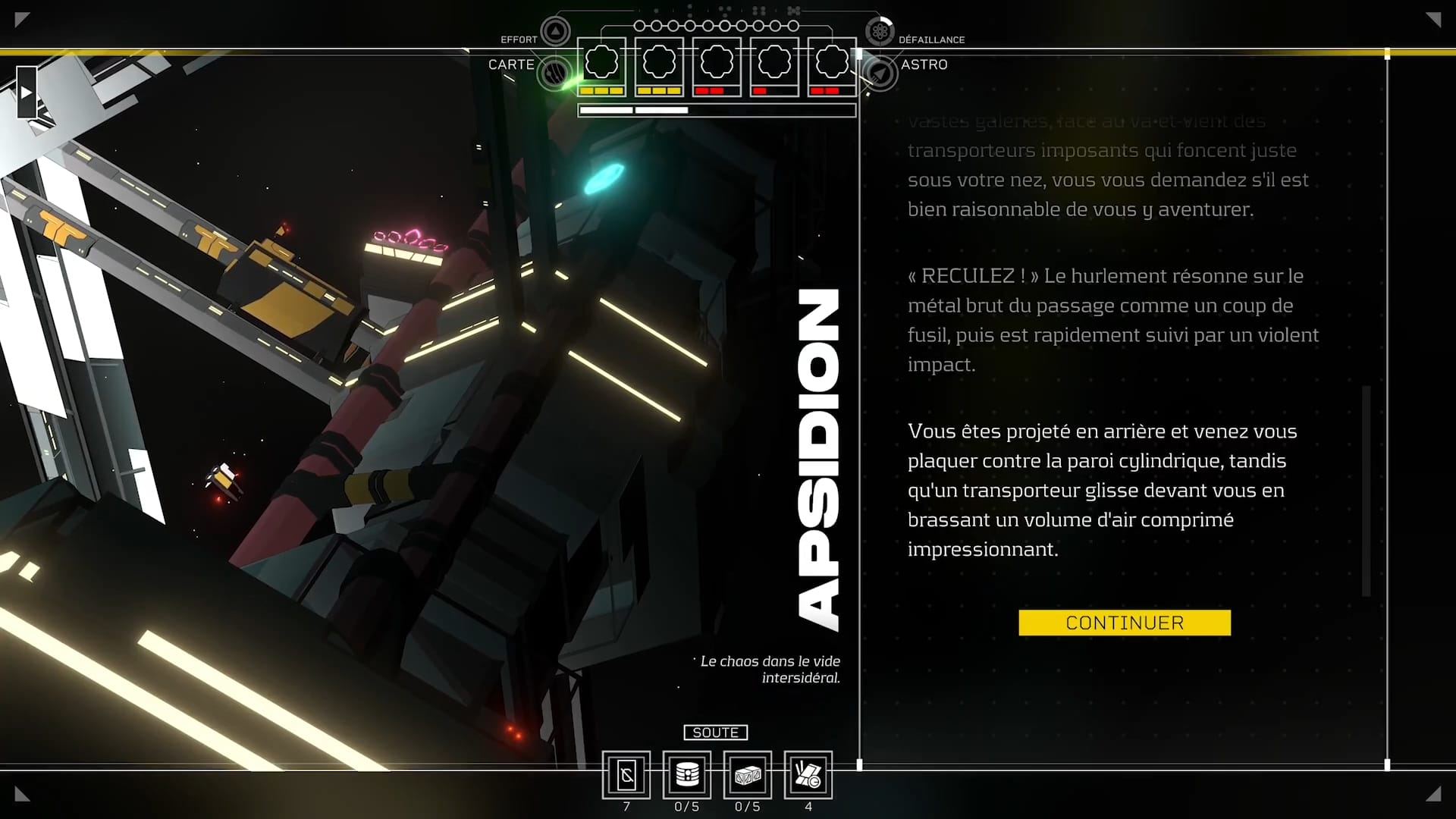Click the story text scrollbar
Viewport: 1456px width, 819px height.
tap(1367, 490)
